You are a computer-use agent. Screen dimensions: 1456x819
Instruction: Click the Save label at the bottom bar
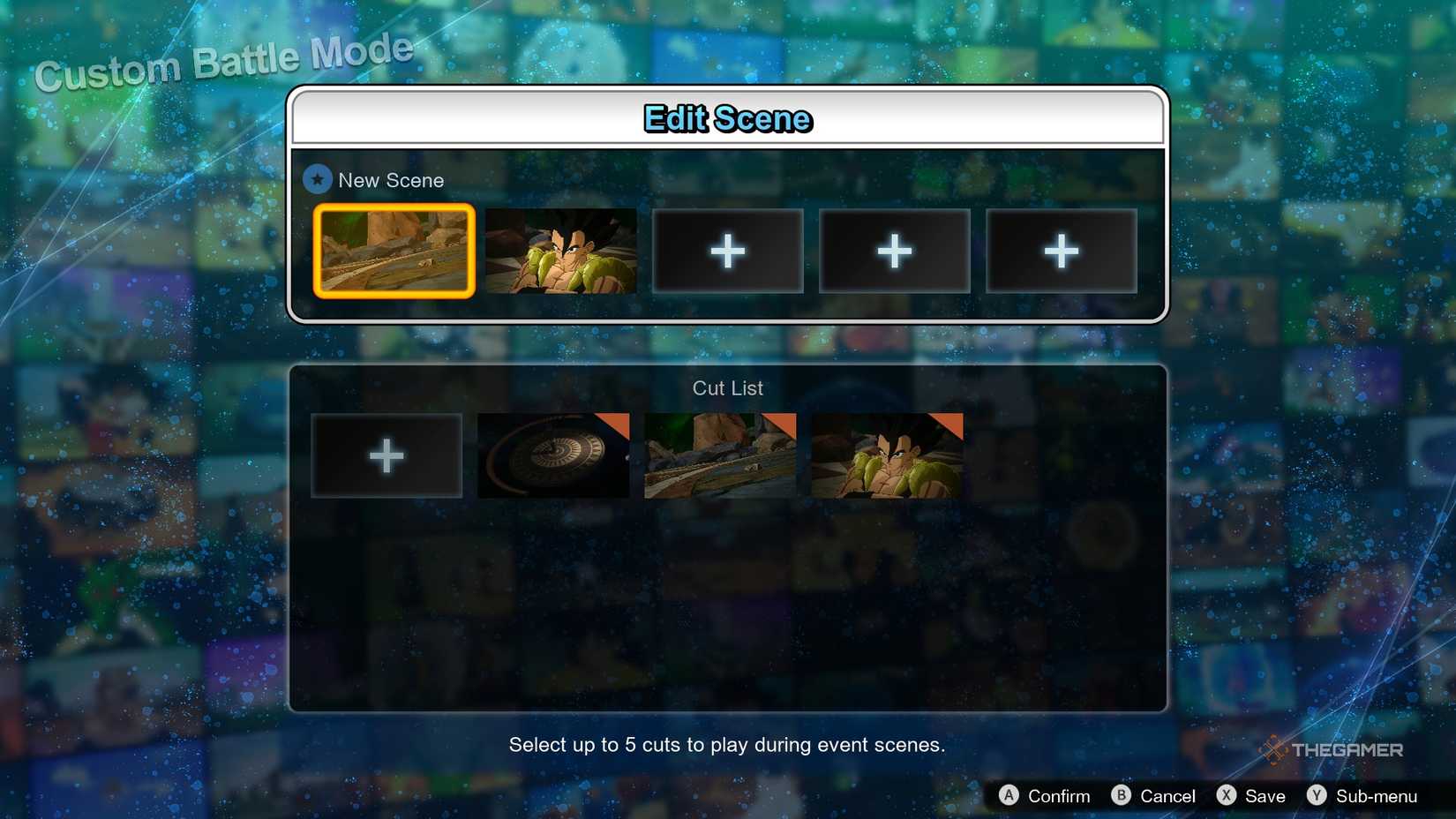(x=1265, y=795)
